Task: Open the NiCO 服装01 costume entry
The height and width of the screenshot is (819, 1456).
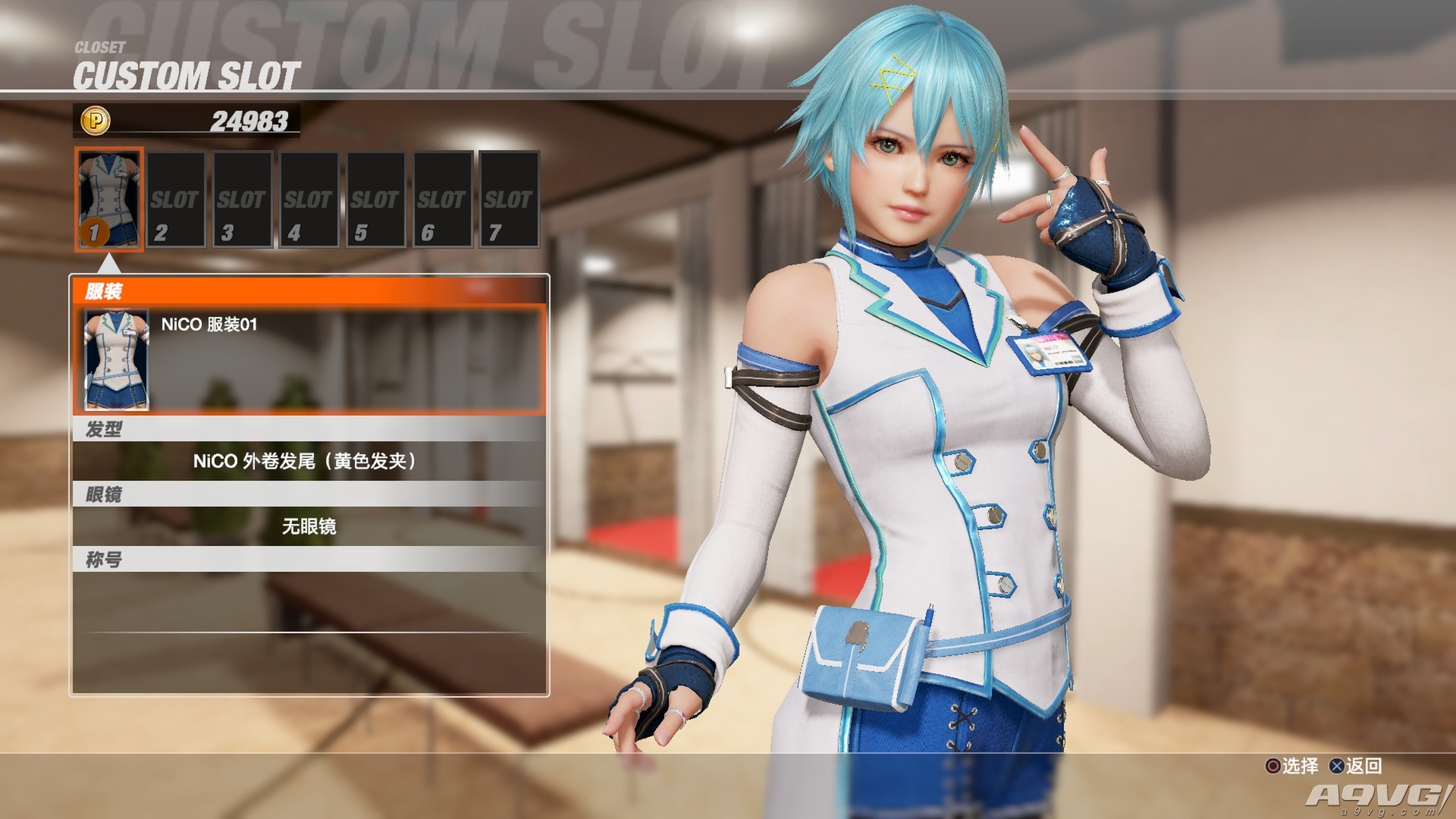Action: (x=309, y=359)
